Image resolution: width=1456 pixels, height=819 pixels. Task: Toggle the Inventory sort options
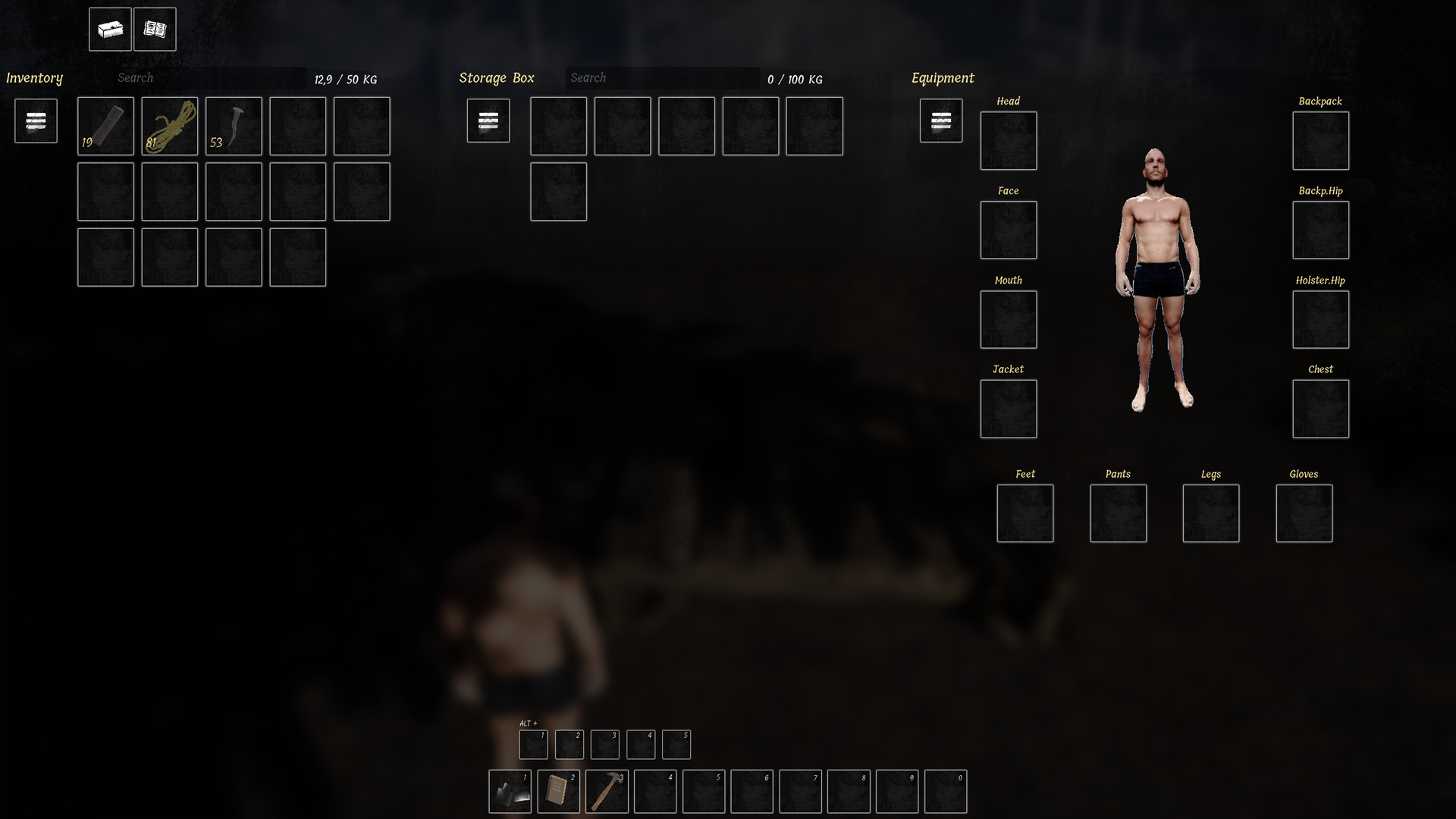(35, 121)
